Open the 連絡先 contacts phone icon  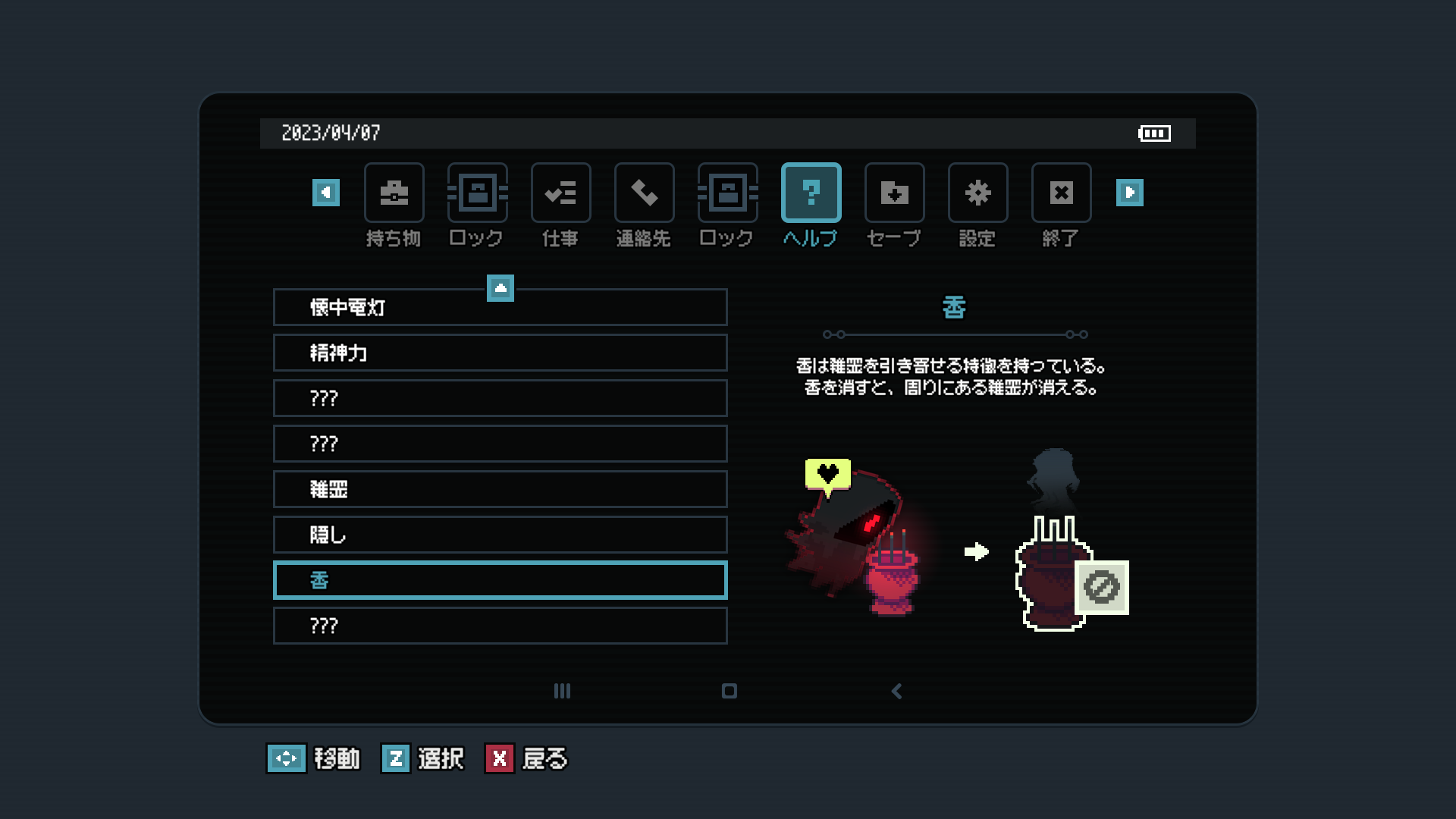point(644,193)
